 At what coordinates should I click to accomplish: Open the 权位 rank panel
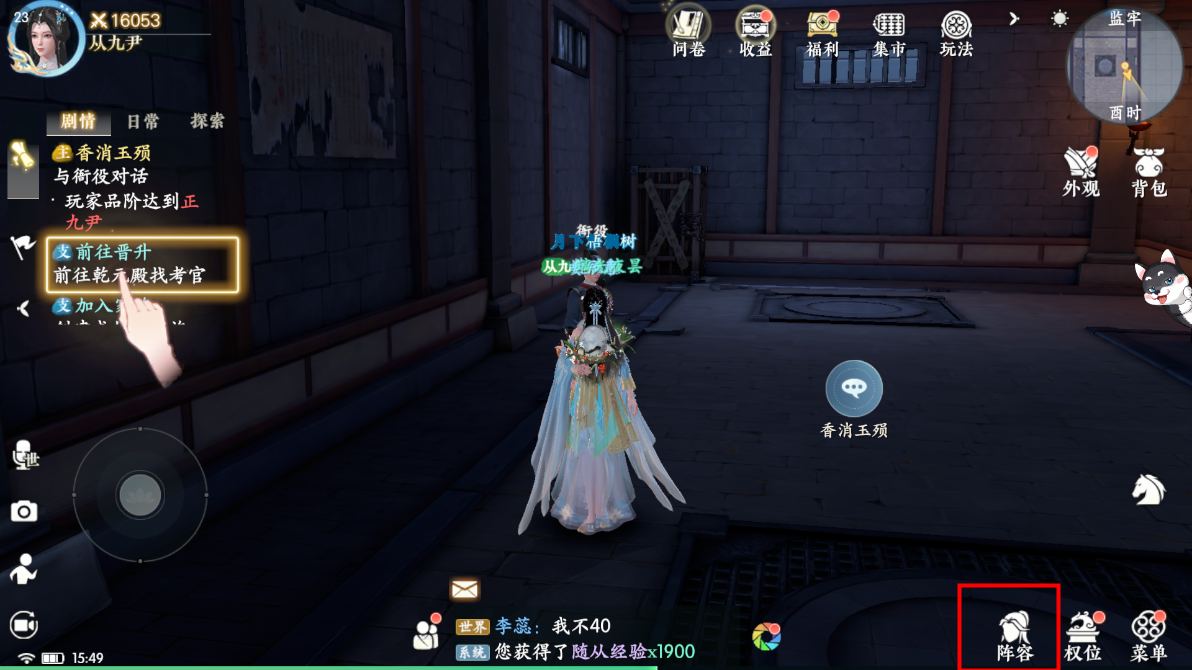pos(1082,634)
